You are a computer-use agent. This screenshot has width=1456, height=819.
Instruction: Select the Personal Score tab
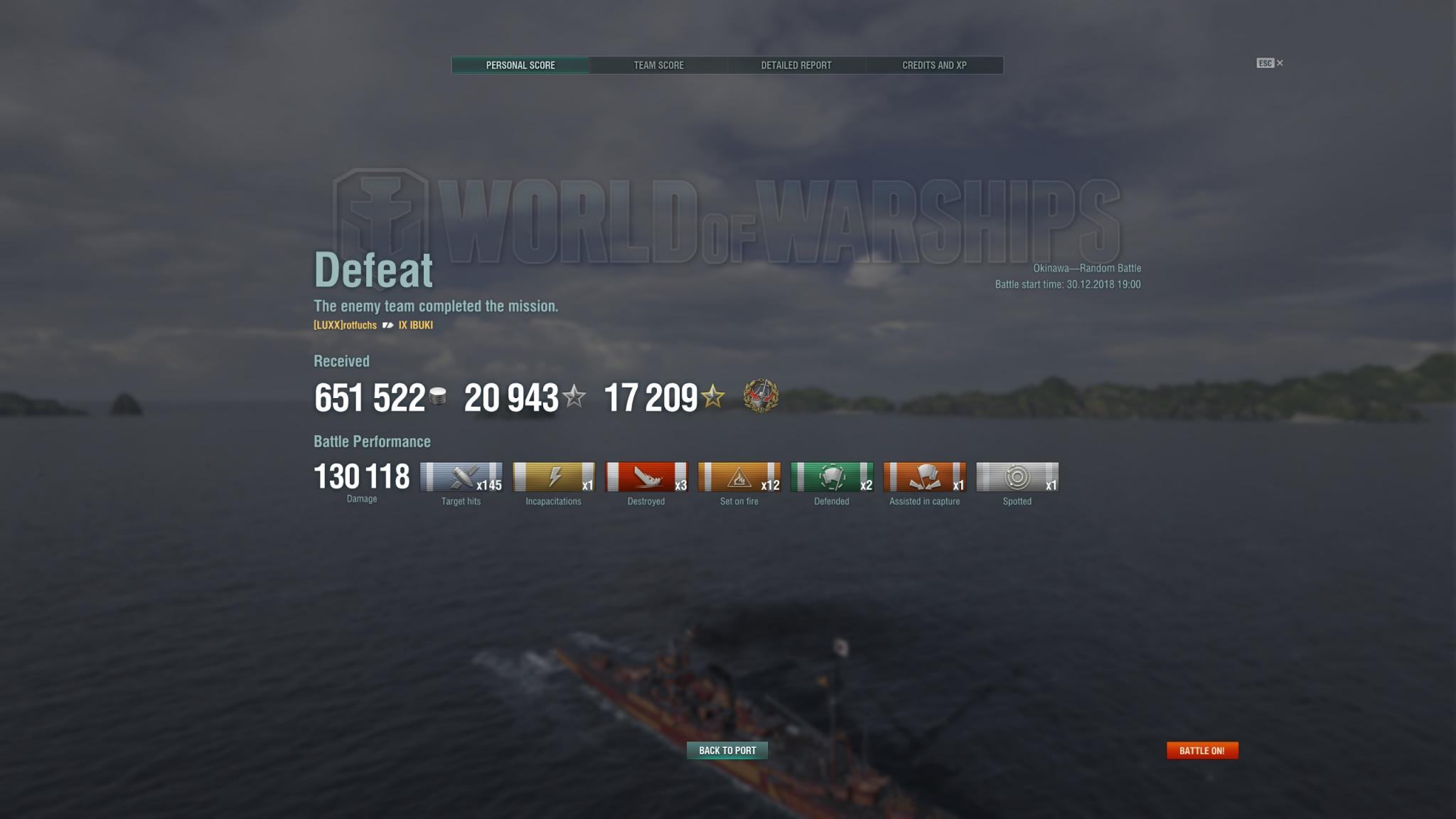(520, 65)
